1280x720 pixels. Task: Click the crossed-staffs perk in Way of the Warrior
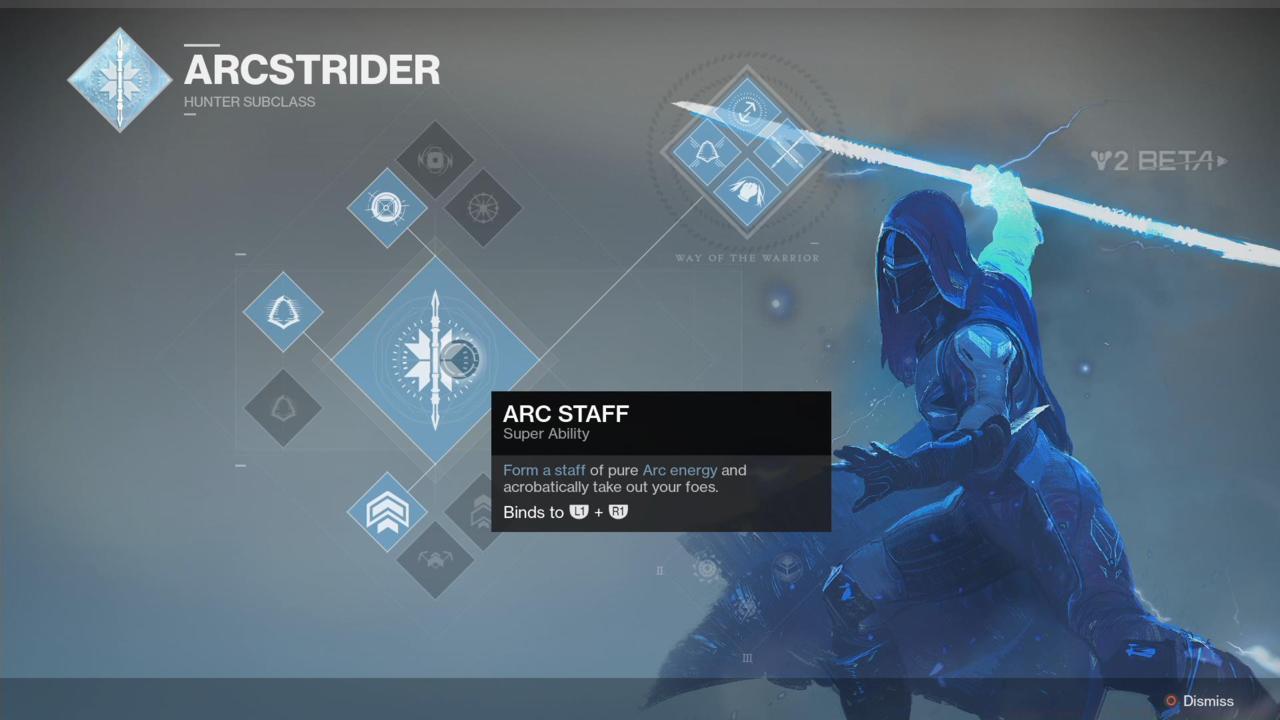pyautogui.click(x=787, y=153)
